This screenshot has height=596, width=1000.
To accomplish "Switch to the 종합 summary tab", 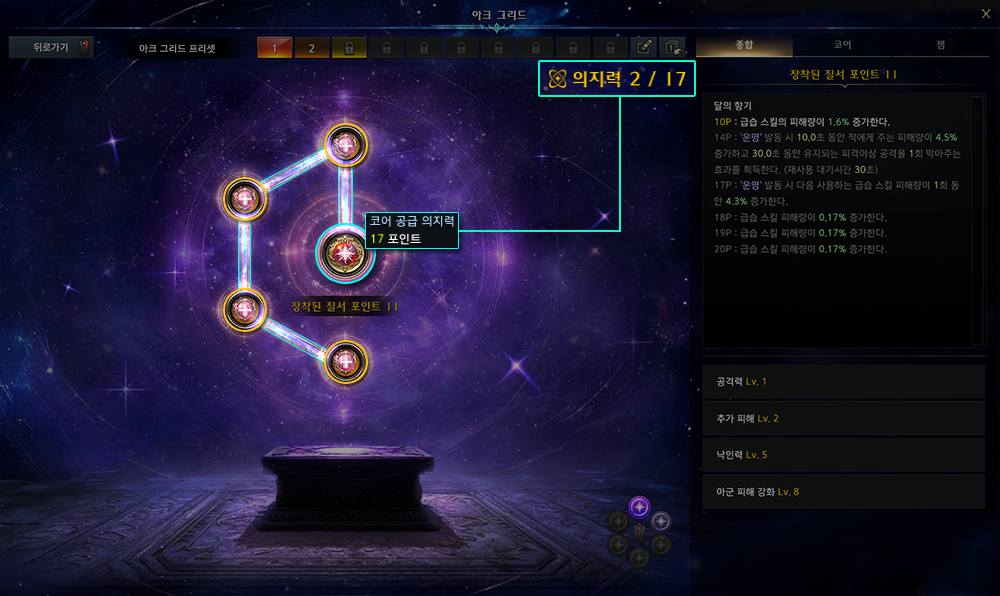I will click(744, 46).
